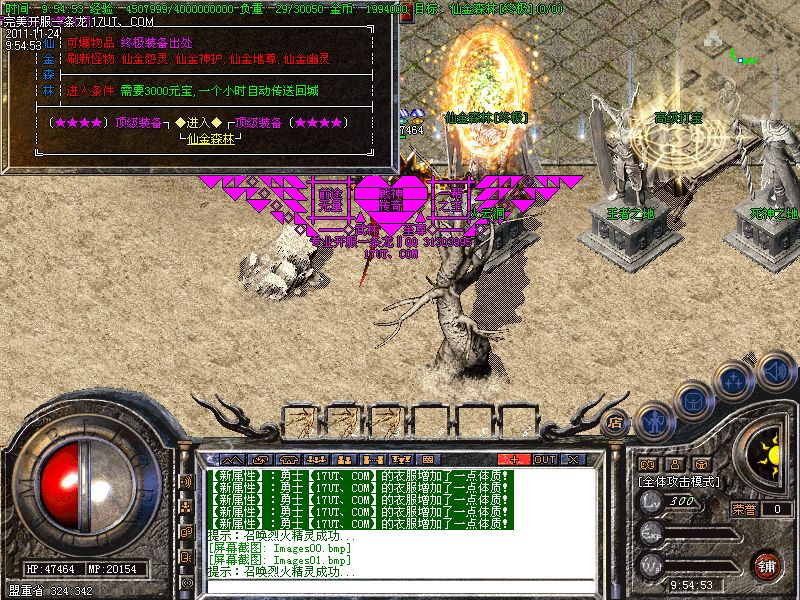Click the red plus chat button

tap(514, 459)
